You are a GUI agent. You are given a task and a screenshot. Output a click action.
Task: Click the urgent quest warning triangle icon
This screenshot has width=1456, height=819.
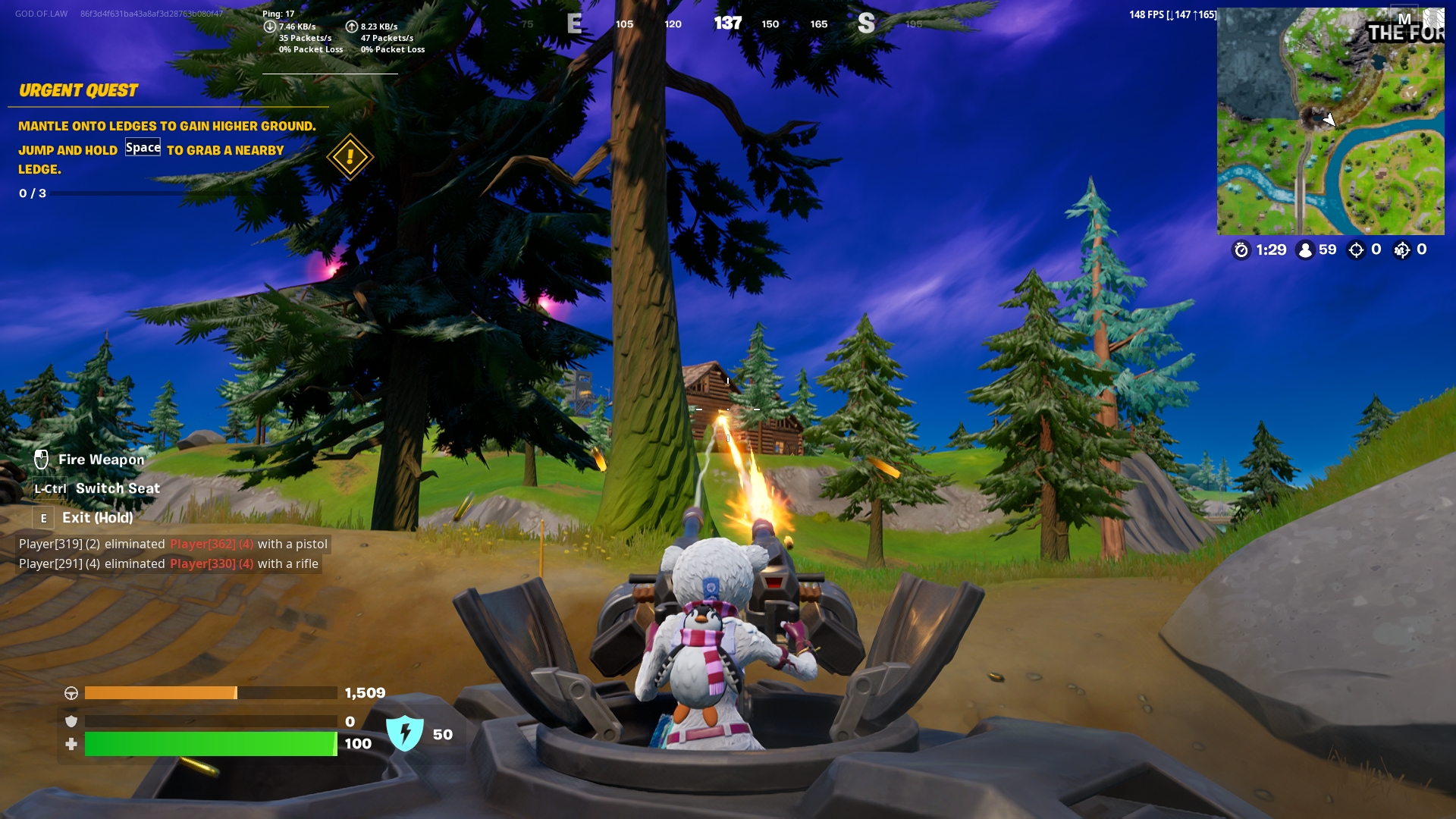point(350,158)
